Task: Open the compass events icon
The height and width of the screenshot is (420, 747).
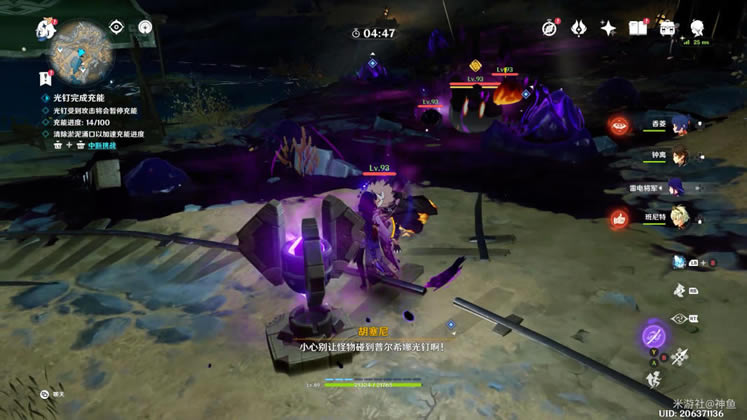Action: tap(549, 28)
